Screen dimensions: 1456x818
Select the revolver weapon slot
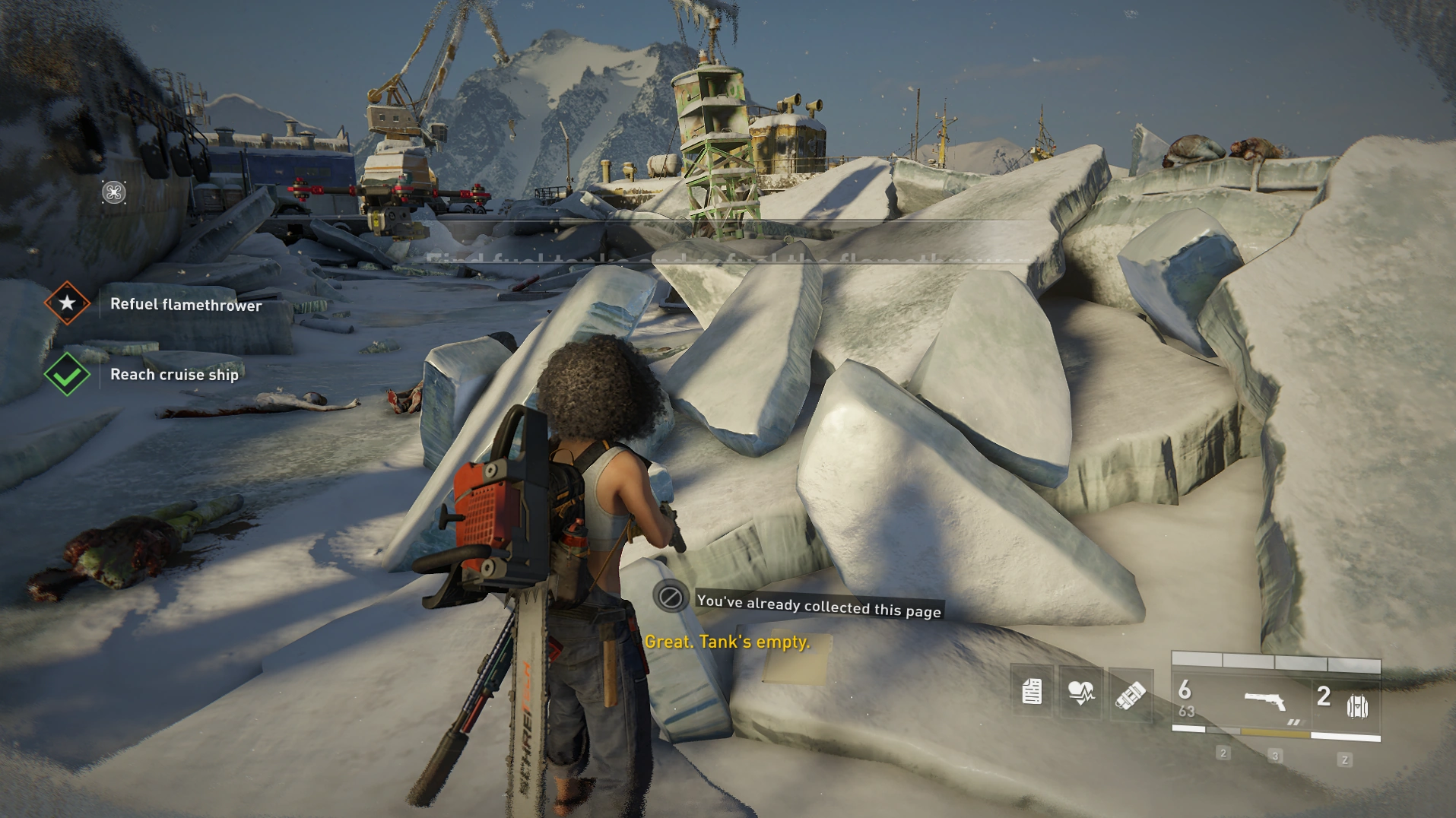tap(1265, 701)
